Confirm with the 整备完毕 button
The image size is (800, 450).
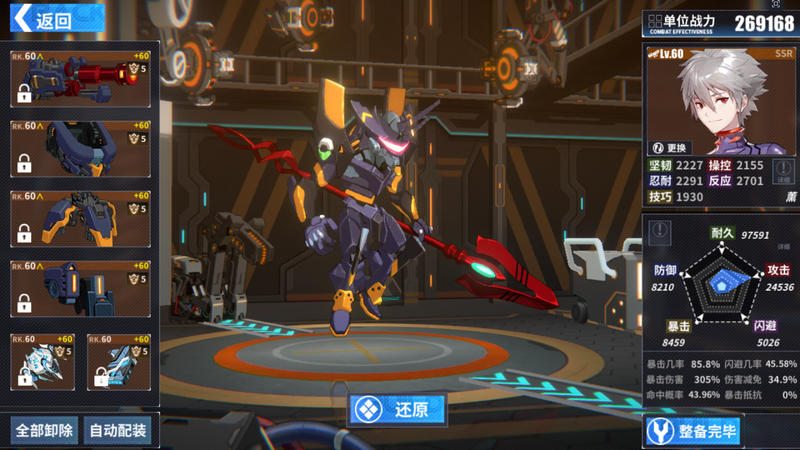coord(693,432)
